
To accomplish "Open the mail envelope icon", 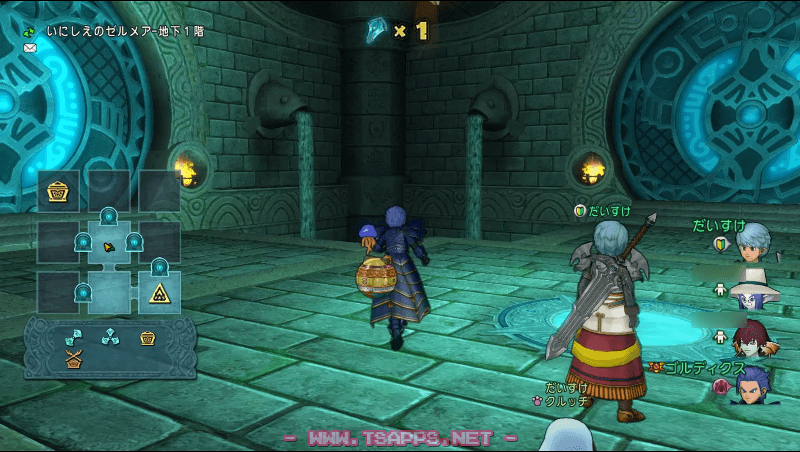I will click(x=30, y=47).
